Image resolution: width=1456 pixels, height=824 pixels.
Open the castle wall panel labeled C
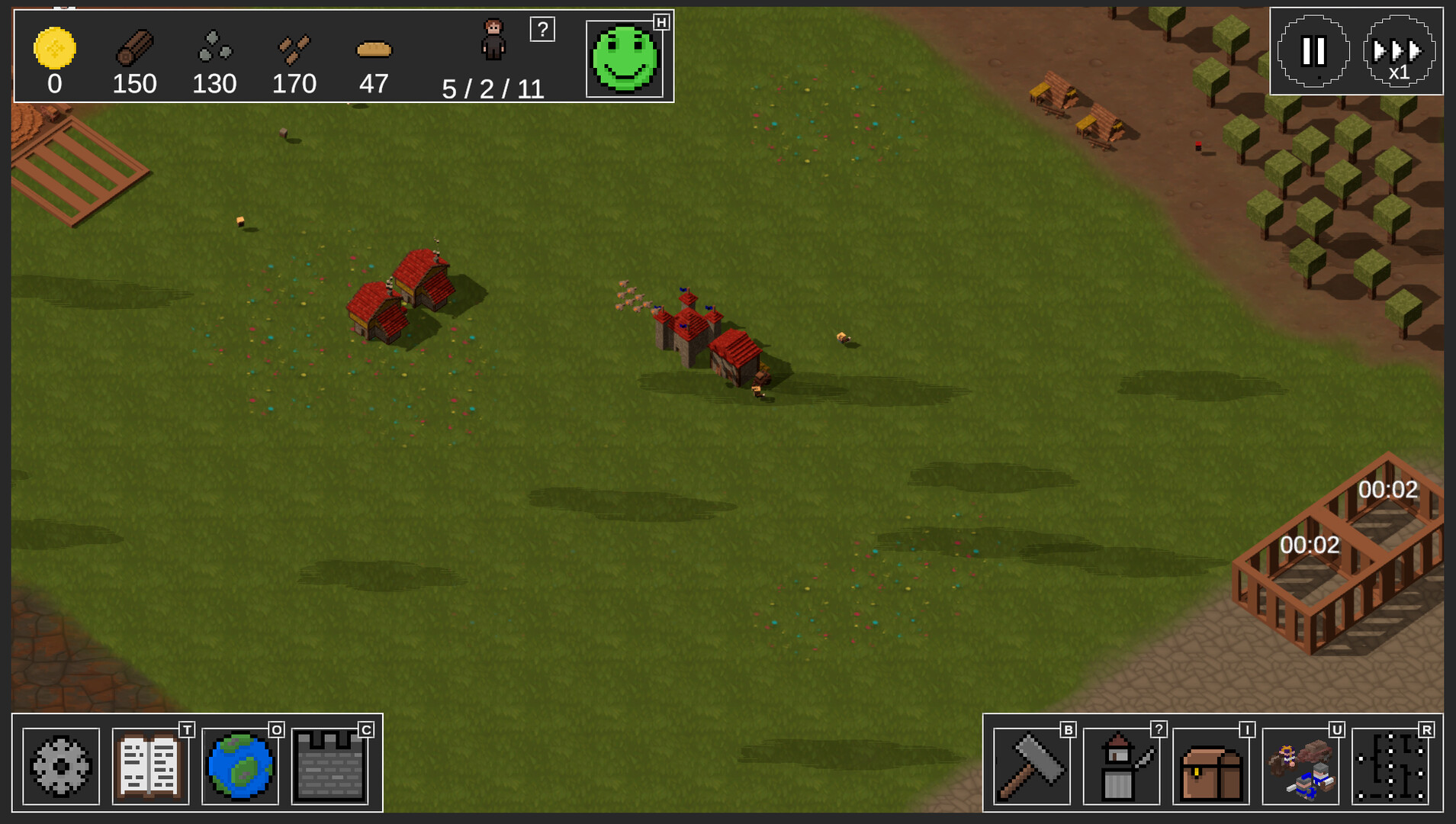coord(329,766)
